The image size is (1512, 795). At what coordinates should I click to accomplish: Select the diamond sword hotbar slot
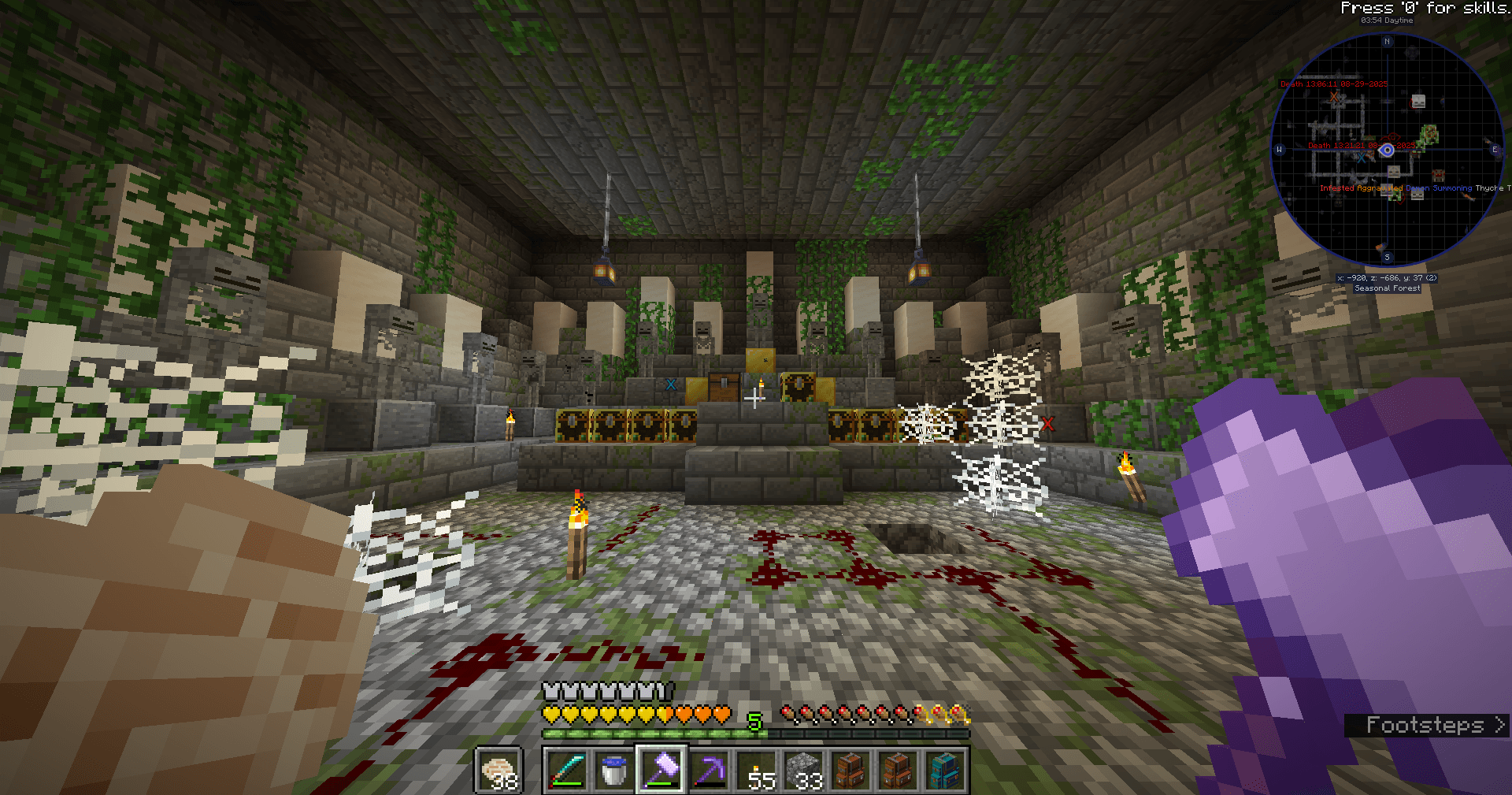point(567,770)
